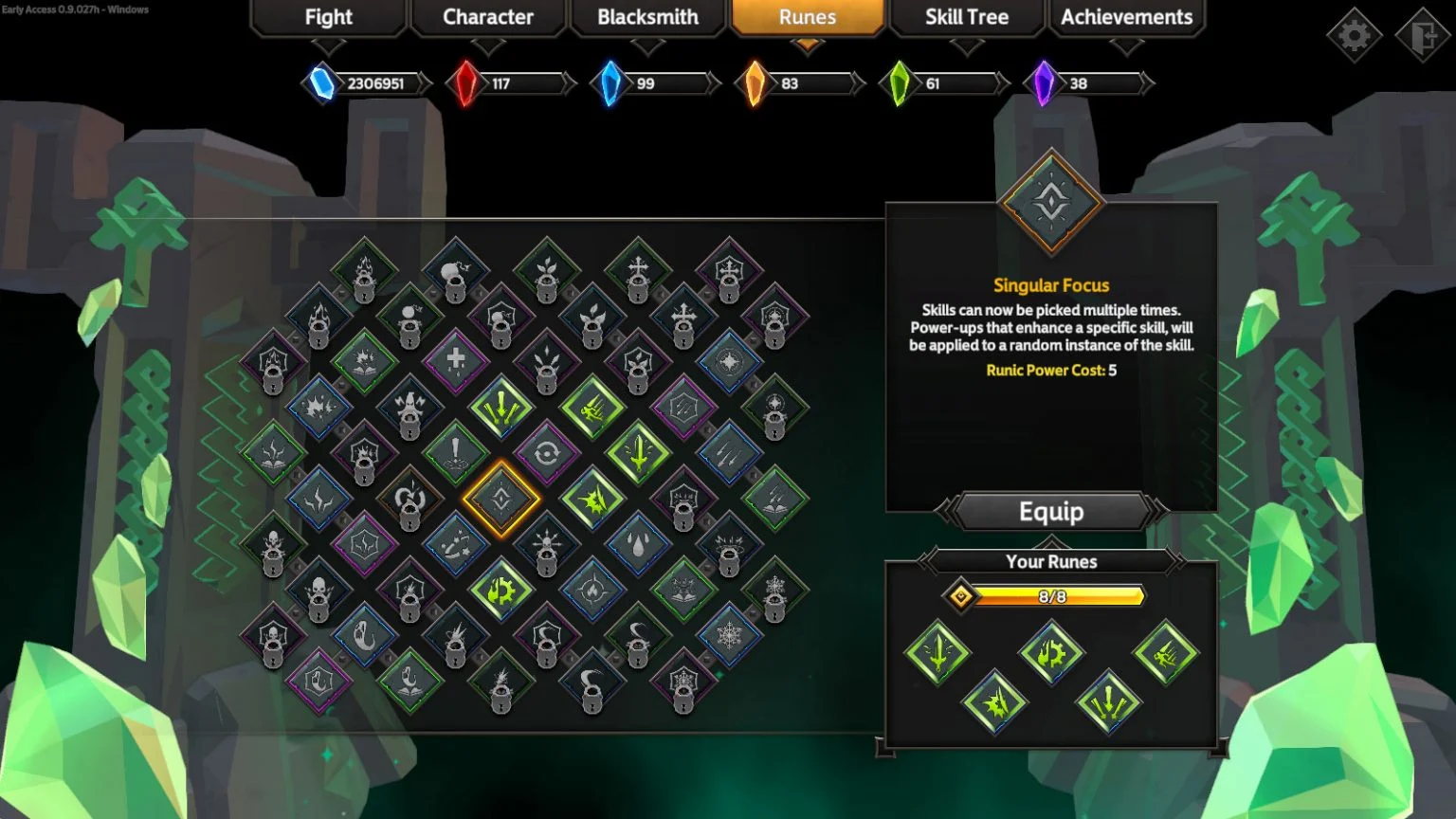1456x819 pixels.
Task: Click the circular arrows rune in the grid
Action: 547,451
